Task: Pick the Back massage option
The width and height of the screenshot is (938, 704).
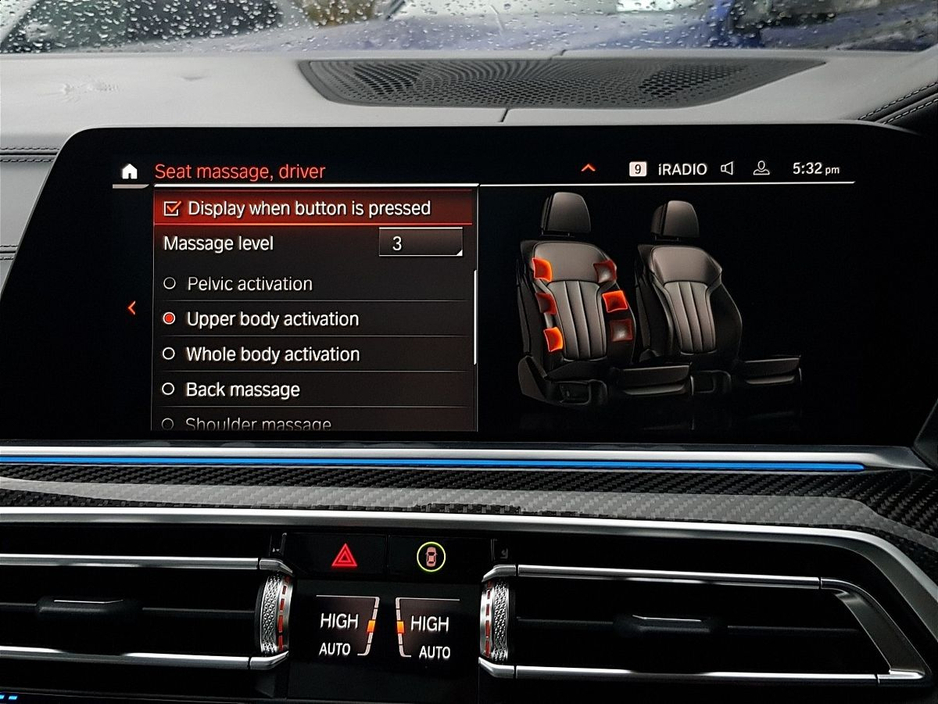Action: (x=243, y=389)
